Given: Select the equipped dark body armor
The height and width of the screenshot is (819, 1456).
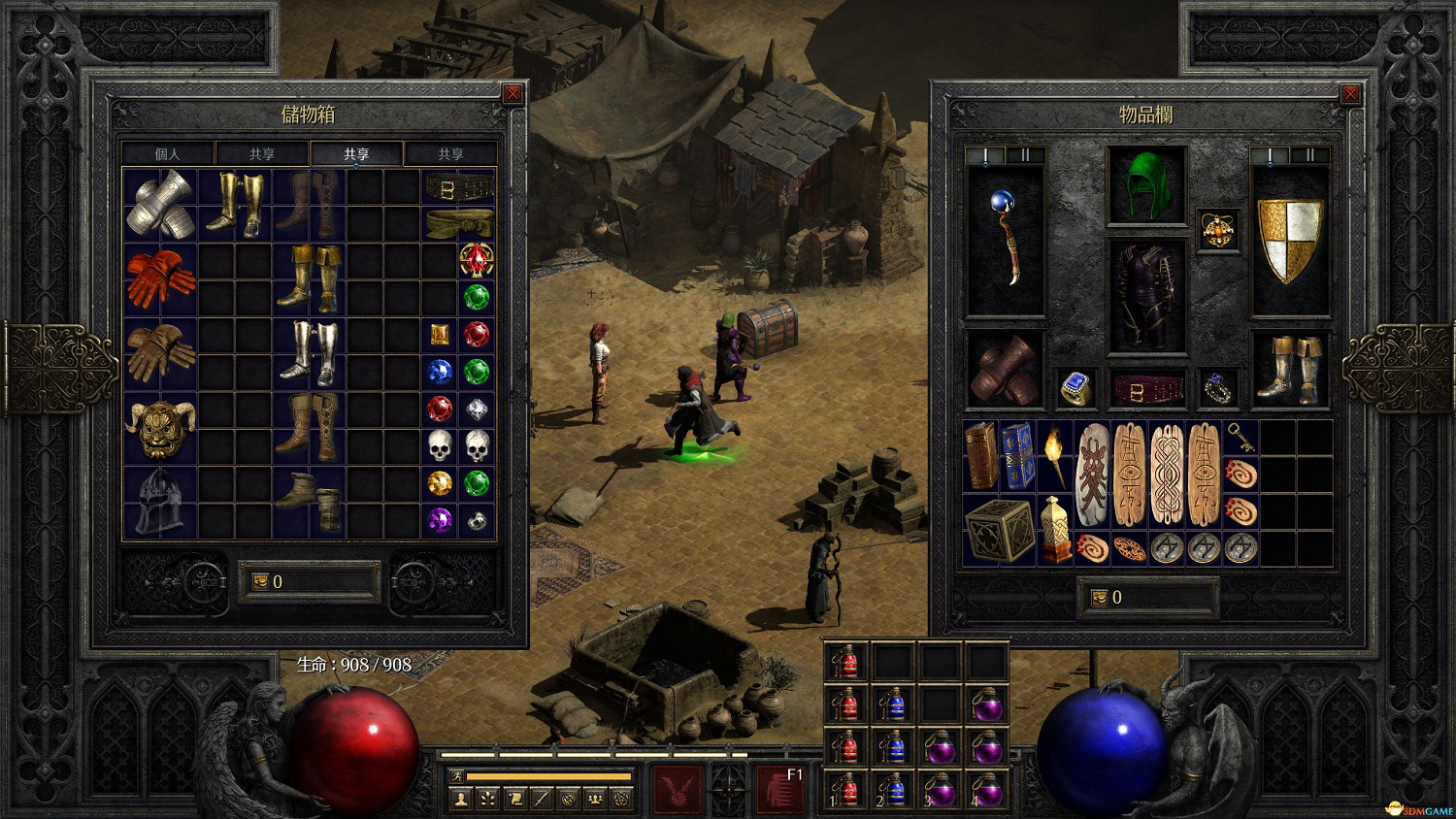Looking at the screenshot, I should coord(1147,295).
